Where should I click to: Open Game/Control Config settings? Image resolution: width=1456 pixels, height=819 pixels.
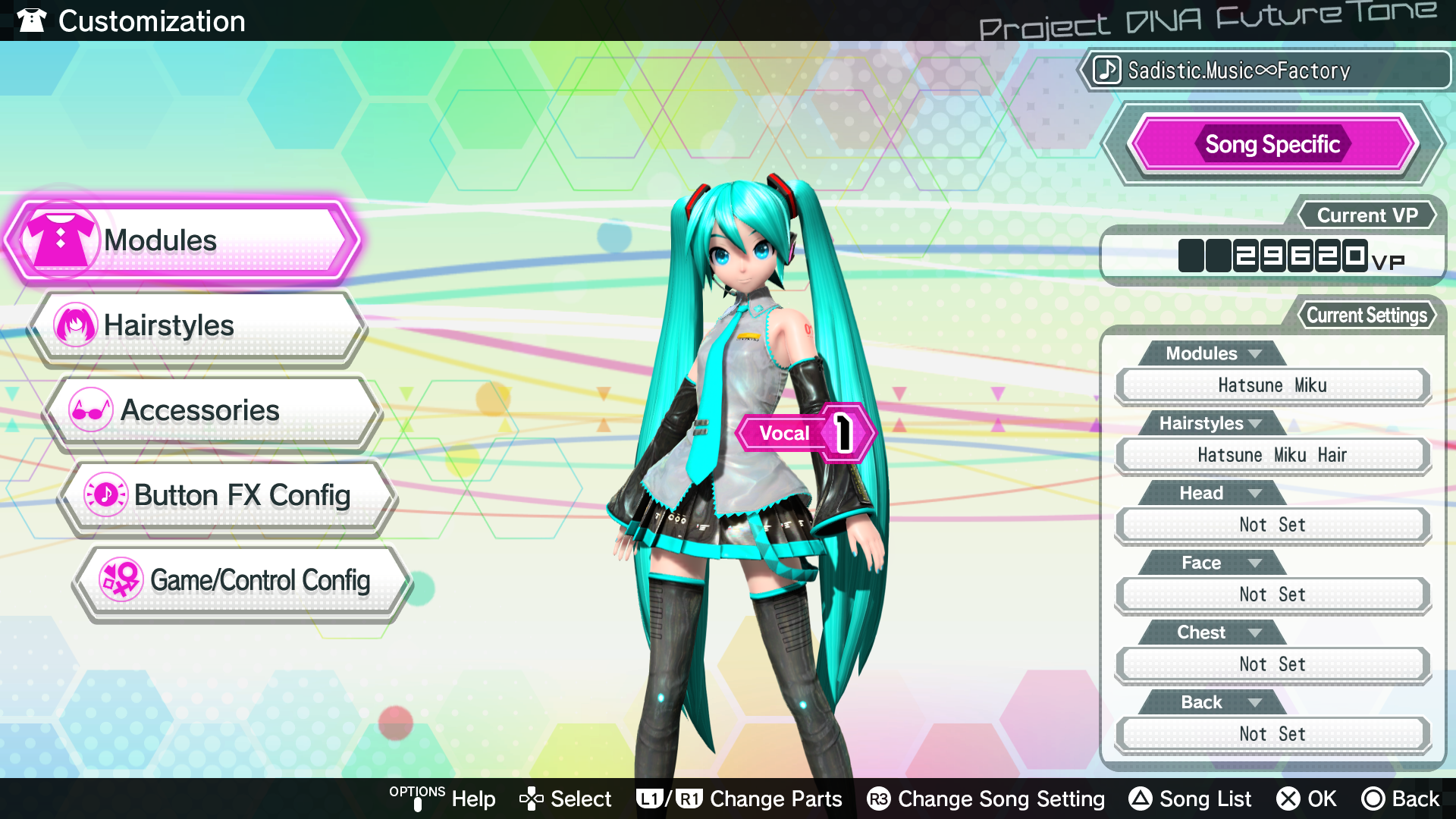(243, 581)
